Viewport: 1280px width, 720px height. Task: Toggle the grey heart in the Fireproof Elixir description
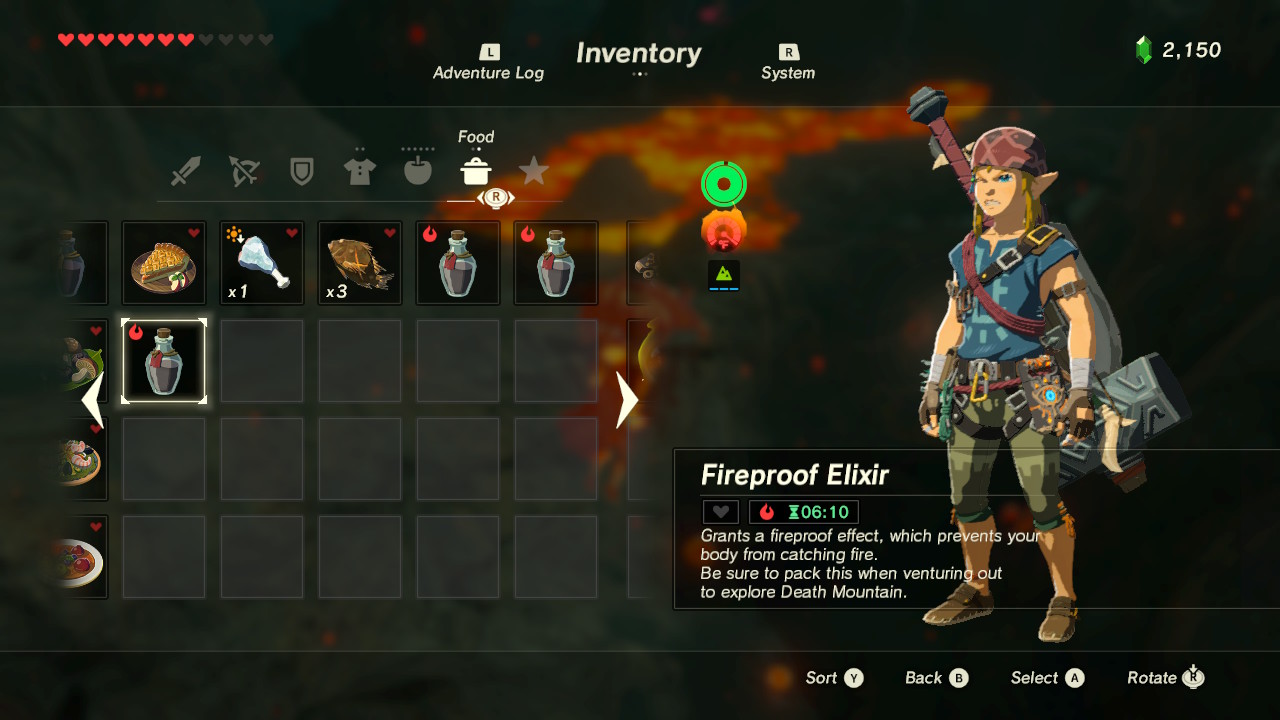click(x=719, y=511)
